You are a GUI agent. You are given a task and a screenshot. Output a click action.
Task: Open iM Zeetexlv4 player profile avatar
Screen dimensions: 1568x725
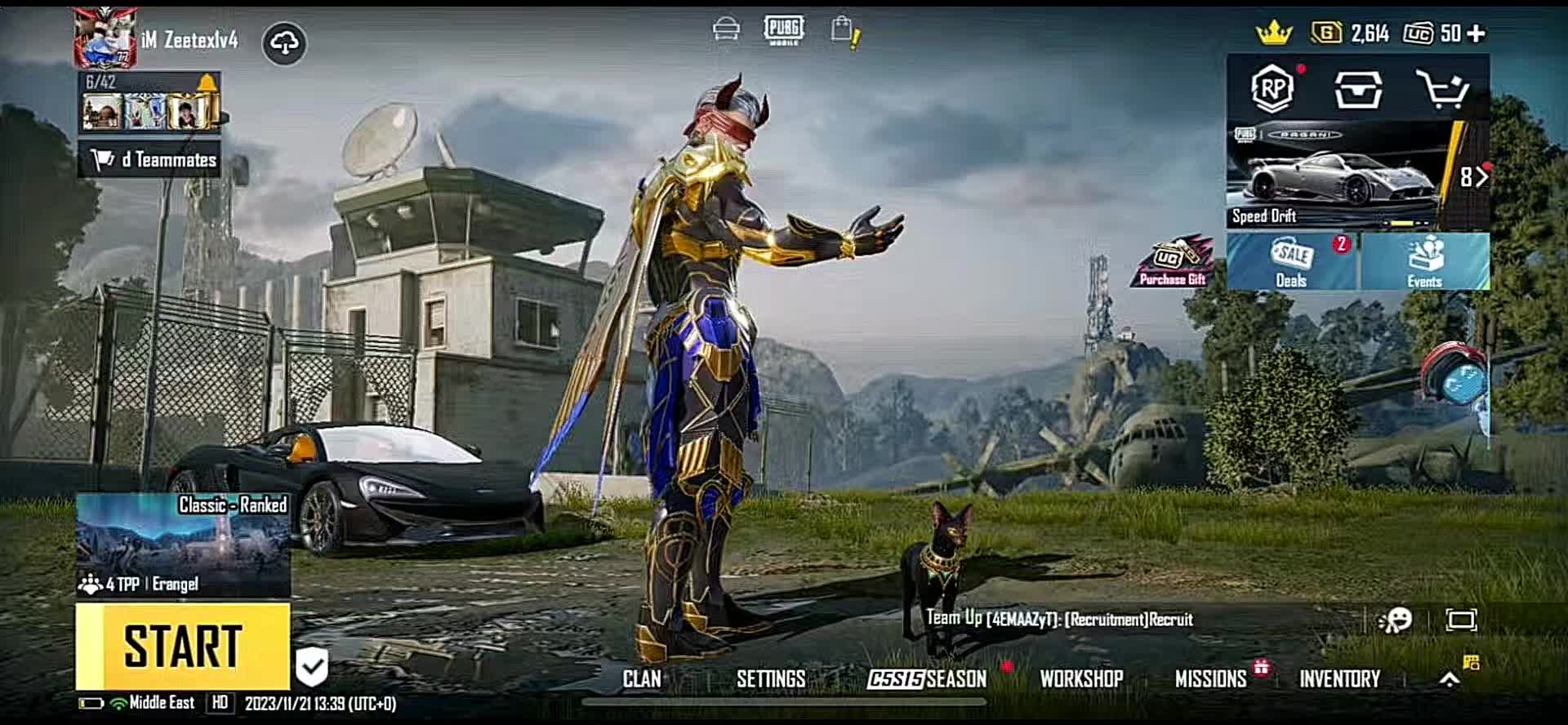pos(105,38)
